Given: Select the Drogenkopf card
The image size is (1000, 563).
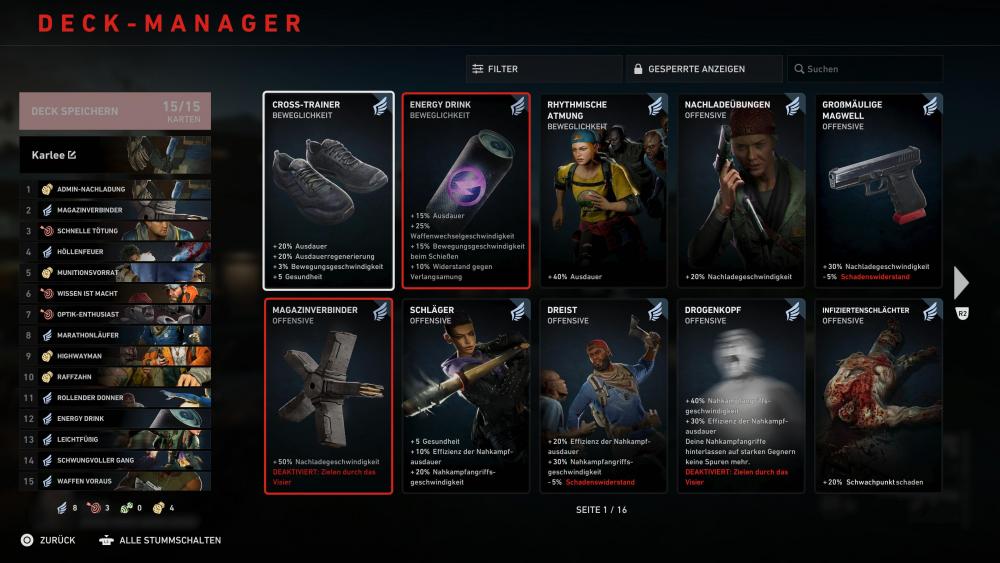Looking at the screenshot, I should [x=741, y=396].
